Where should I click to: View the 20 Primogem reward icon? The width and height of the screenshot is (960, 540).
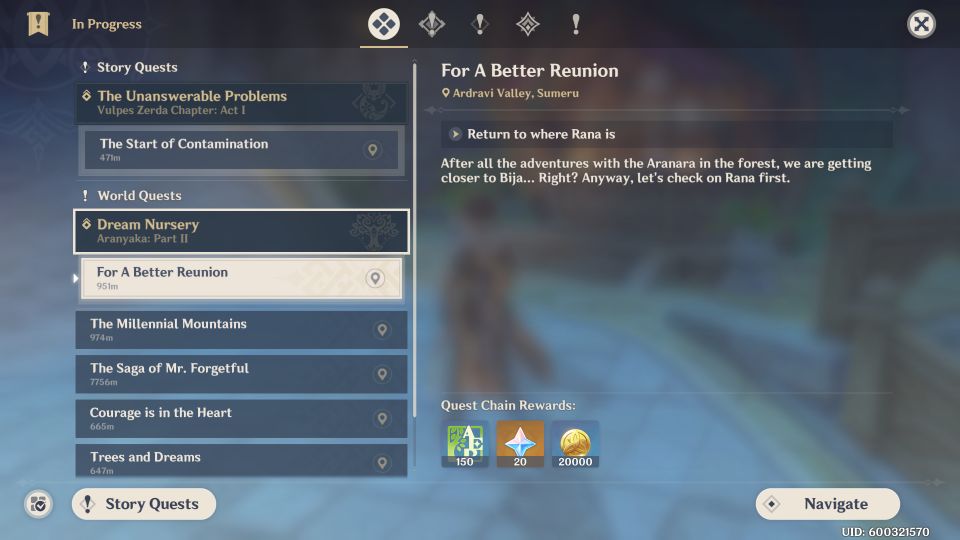click(x=520, y=444)
